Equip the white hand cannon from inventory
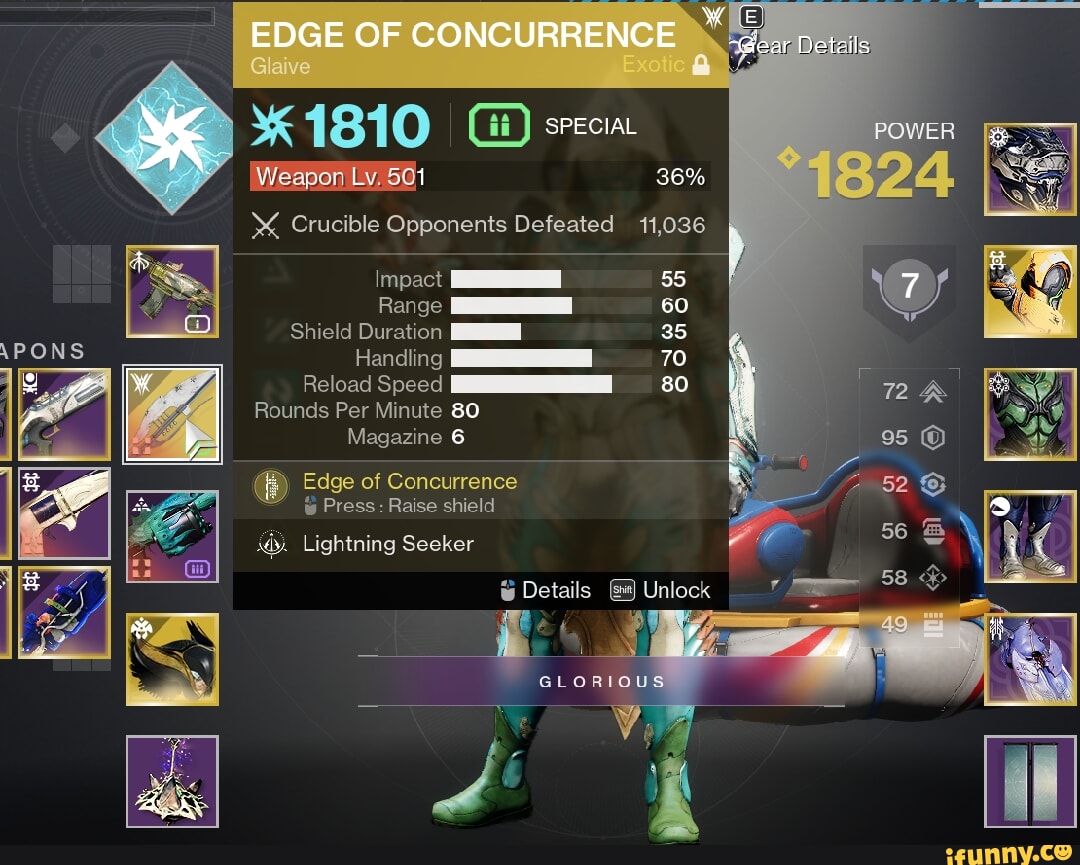Screen dimensions: 1080x865 click(x=62, y=514)
